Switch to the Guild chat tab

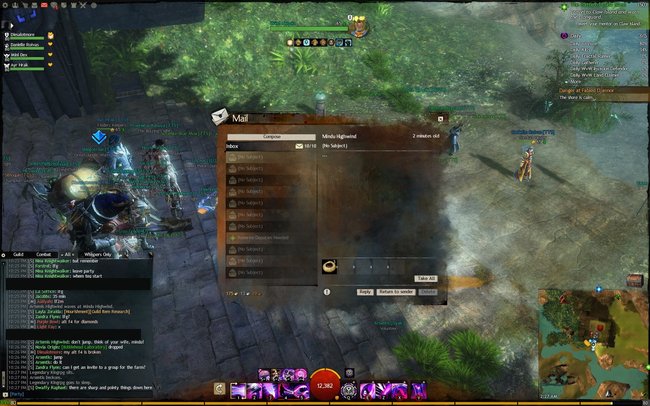pos(19,254)
